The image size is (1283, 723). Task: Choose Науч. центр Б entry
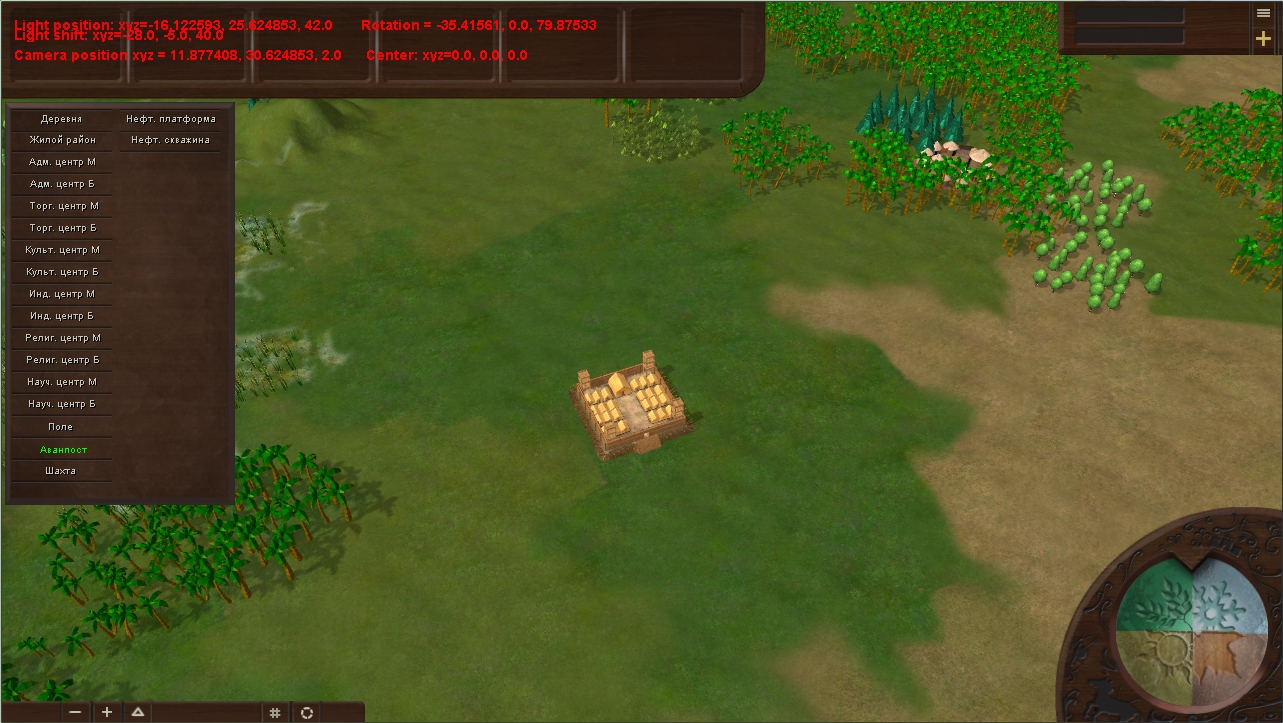62,404
